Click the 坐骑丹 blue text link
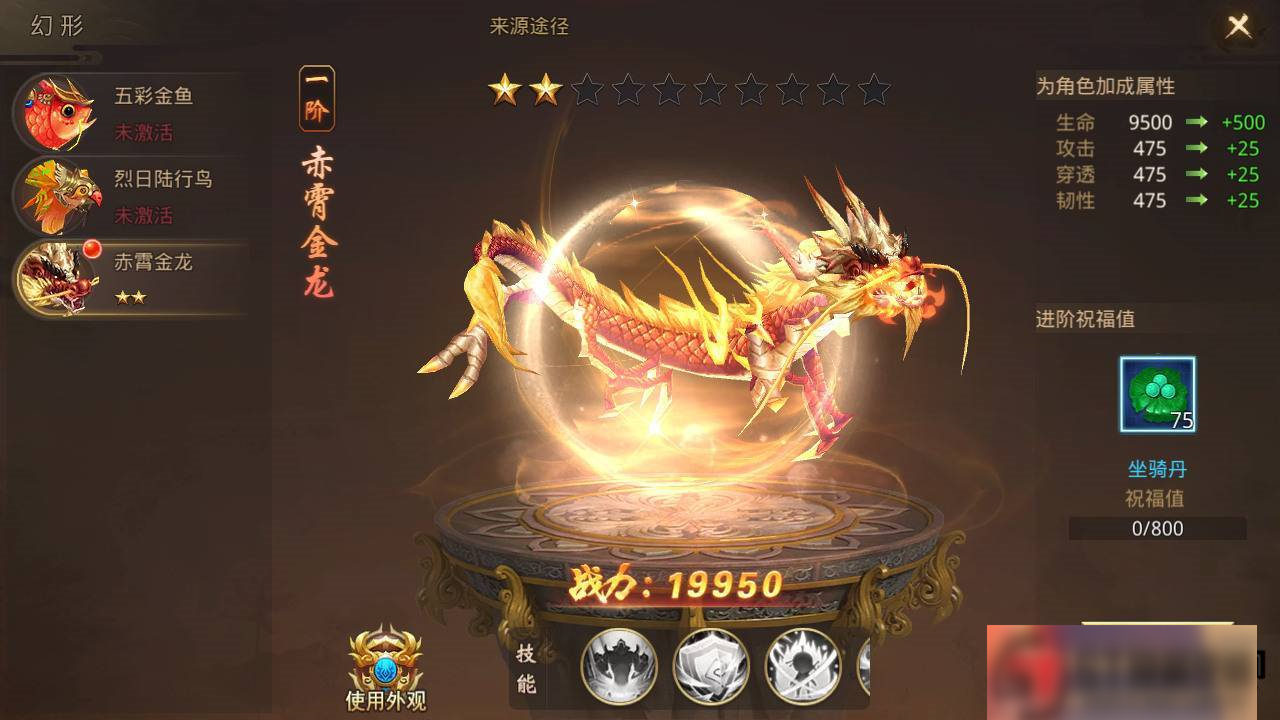The image size is (1280, 720). [1155, 470]
